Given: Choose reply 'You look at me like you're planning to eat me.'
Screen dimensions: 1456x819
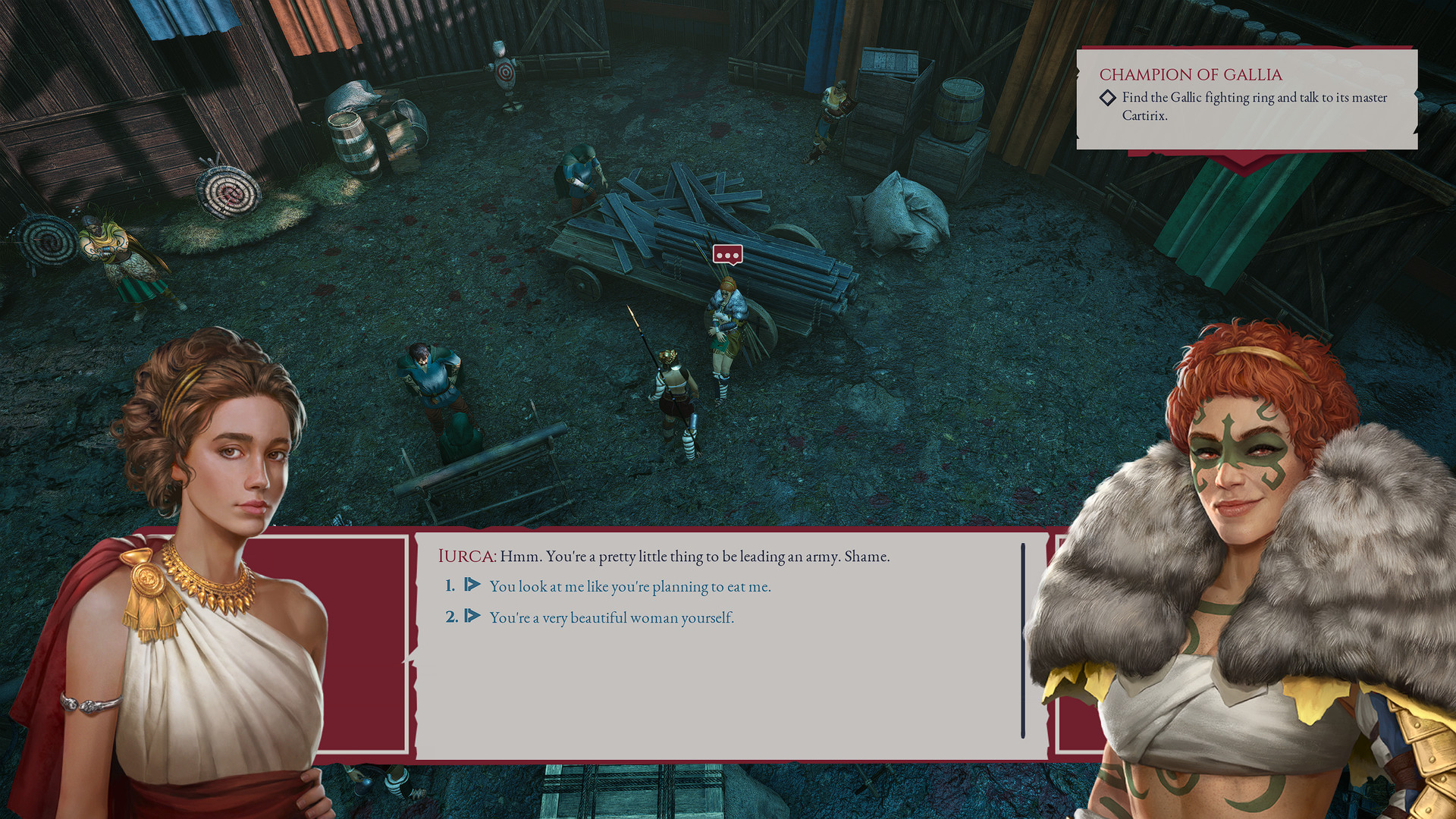Looking at the screenshot, I should click(629, 585).
